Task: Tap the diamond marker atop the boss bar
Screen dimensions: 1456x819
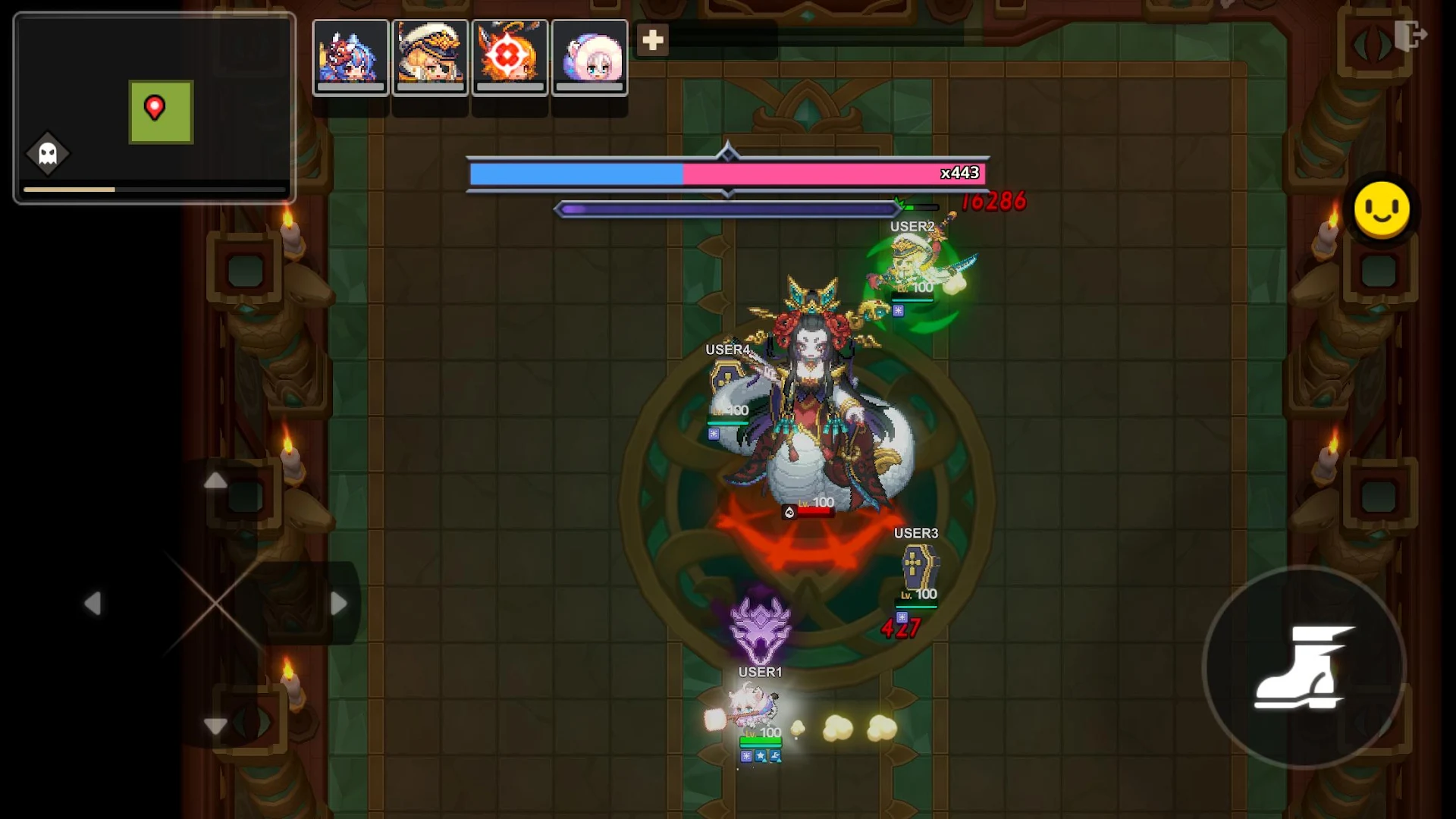Action: [x=728, y=152]
